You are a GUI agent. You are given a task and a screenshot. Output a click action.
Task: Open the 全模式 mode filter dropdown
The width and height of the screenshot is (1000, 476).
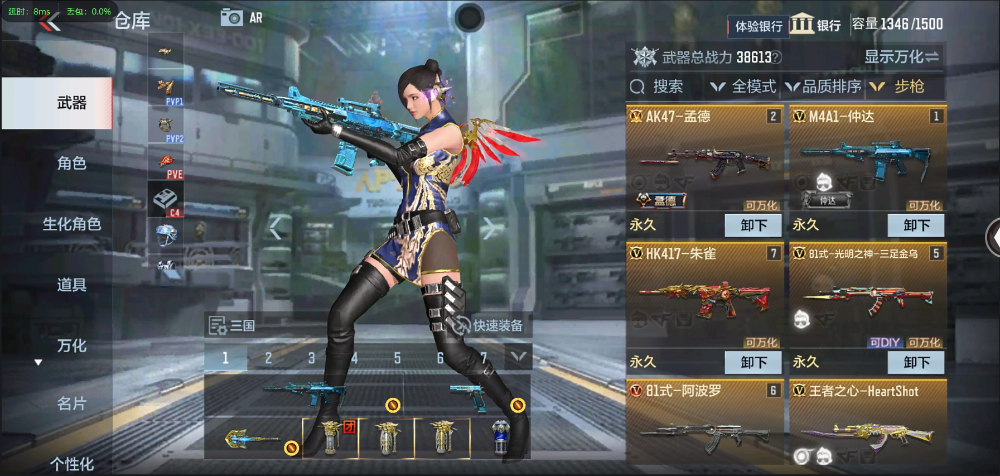pos(747,87)
